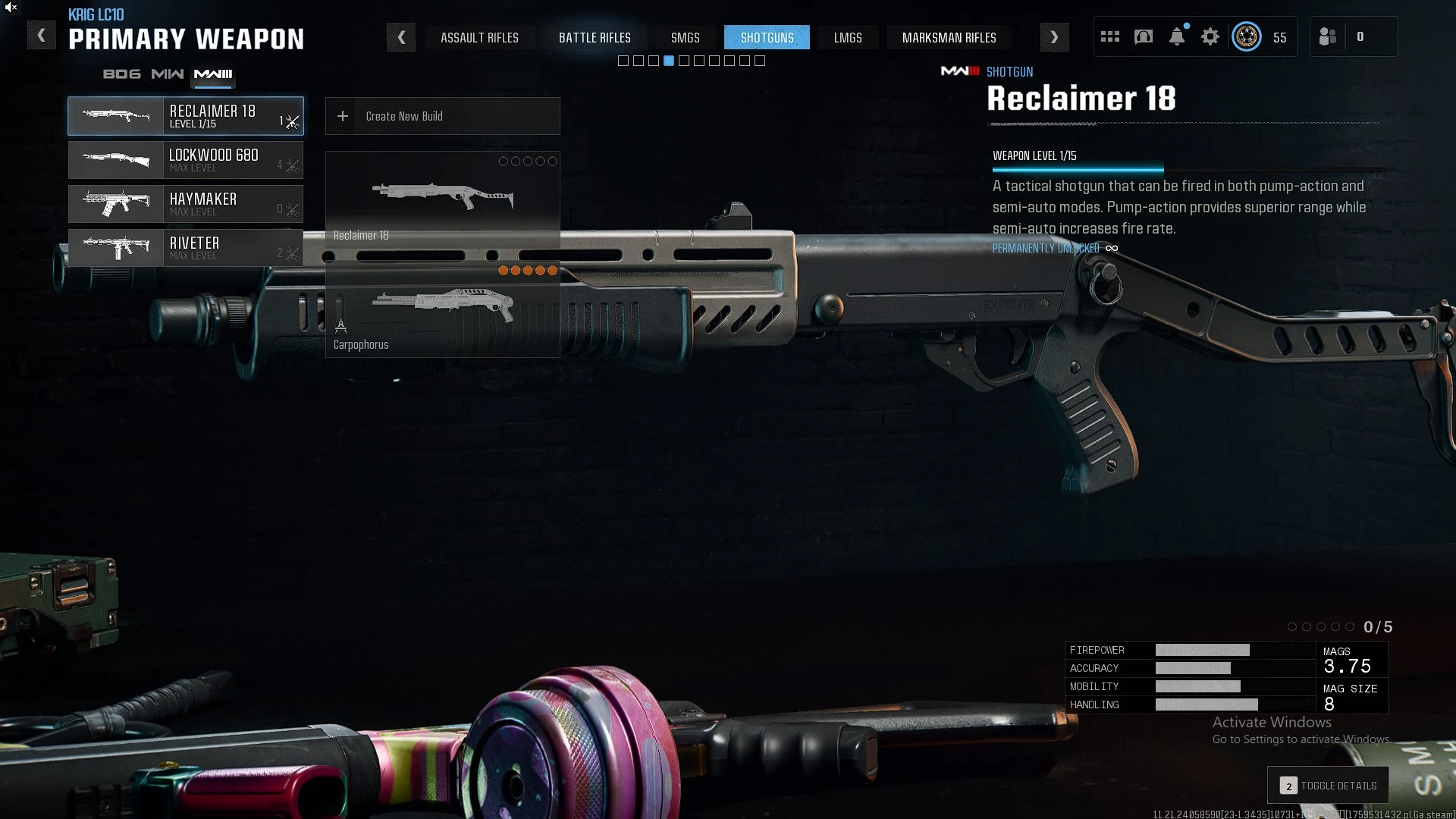
Task: Create New Build for this weapon
Action: [x=442, y=116]
